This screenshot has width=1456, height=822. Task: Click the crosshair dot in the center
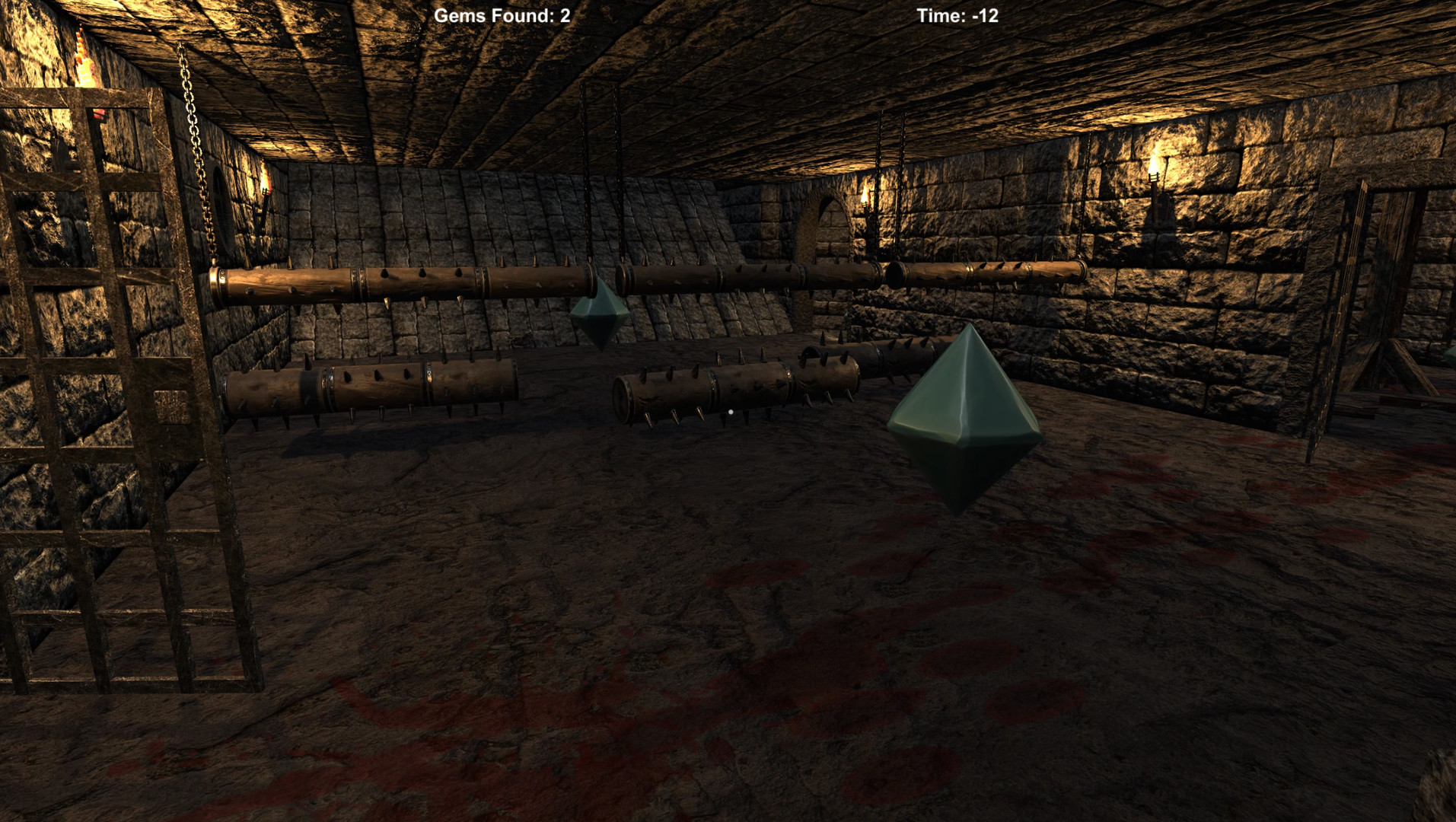(730, 411)
